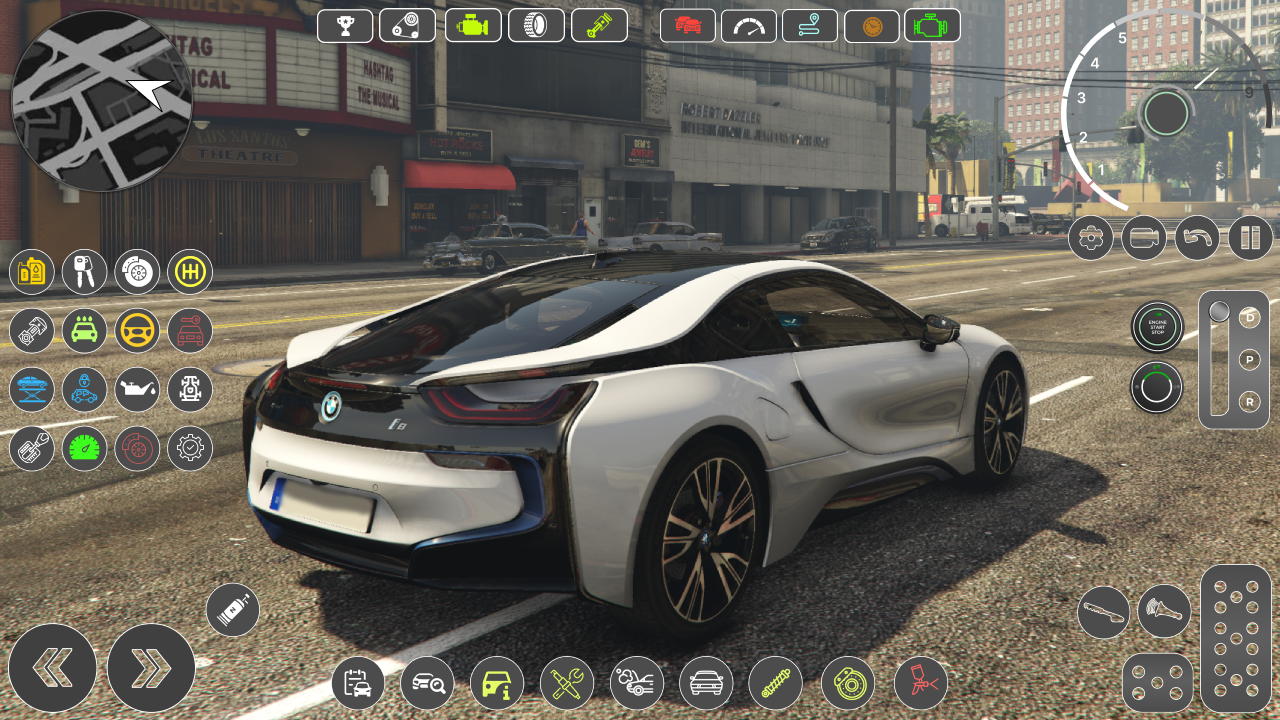Image resolution: width=1280 pixels, height=720 pixels.
Task: Shift into P on the gear selector
Action: point(1249,359)
